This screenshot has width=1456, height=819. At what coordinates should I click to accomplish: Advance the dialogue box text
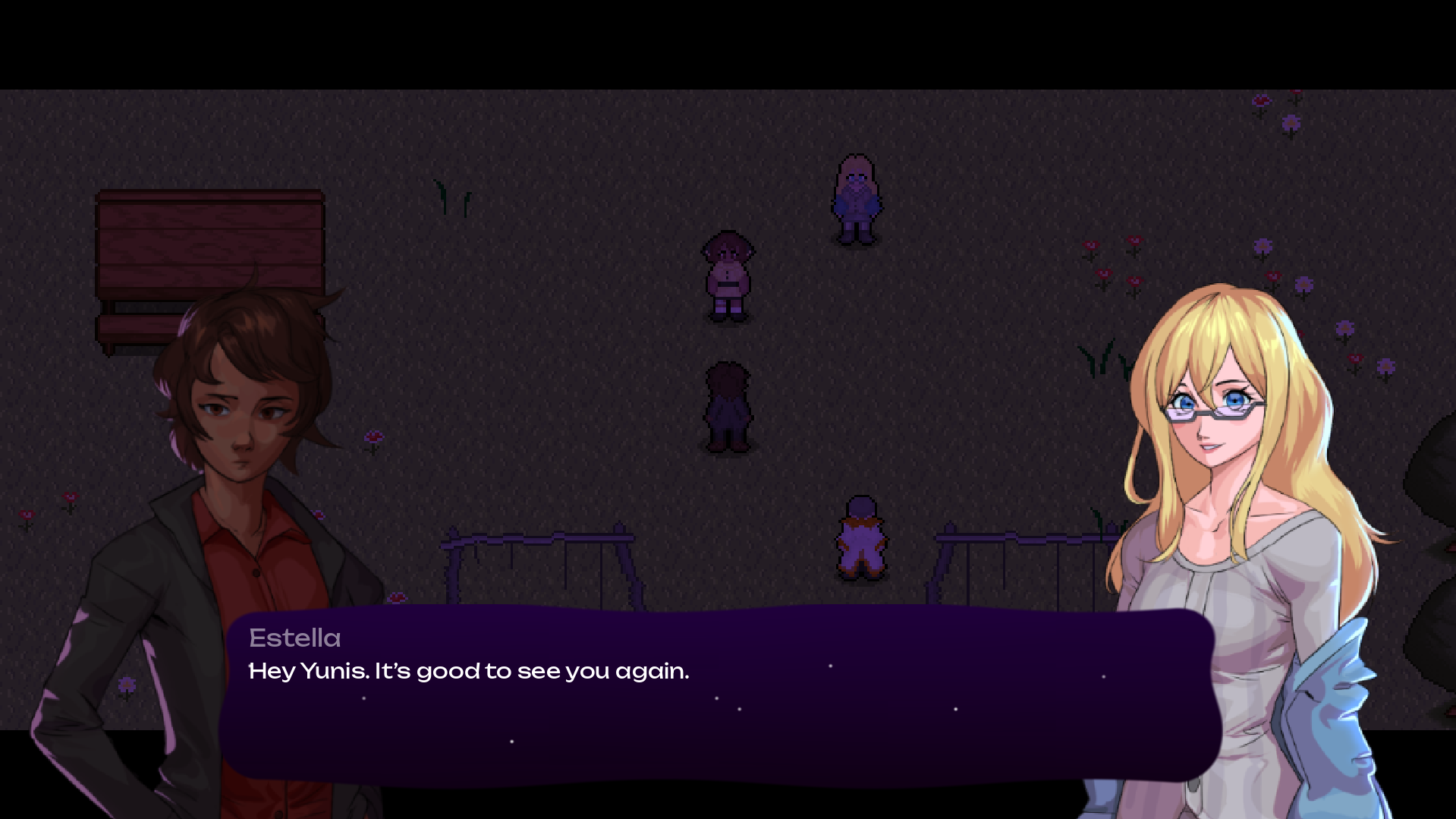tap(721, 721)
